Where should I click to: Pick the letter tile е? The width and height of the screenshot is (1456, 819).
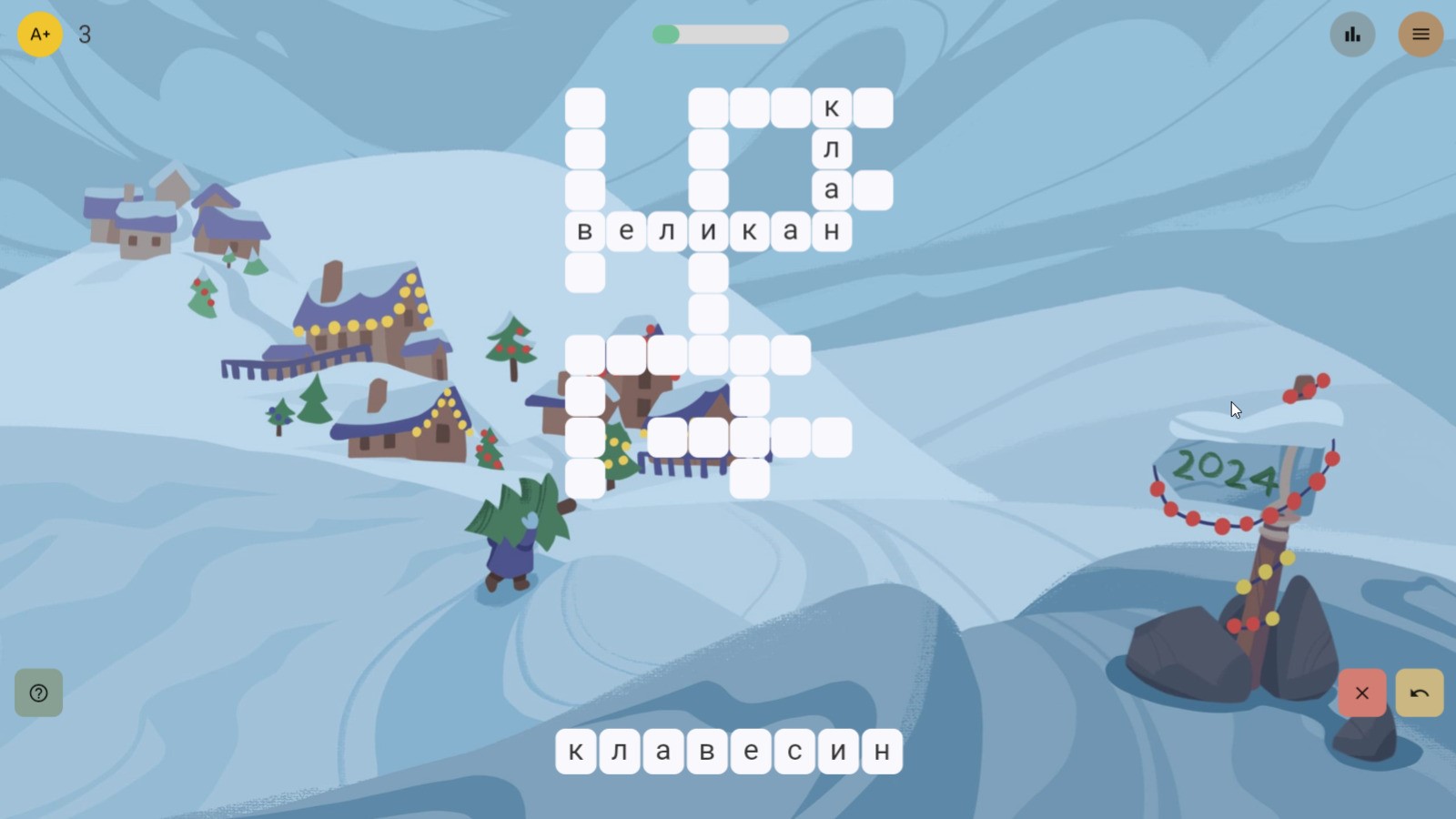[751, 751]
